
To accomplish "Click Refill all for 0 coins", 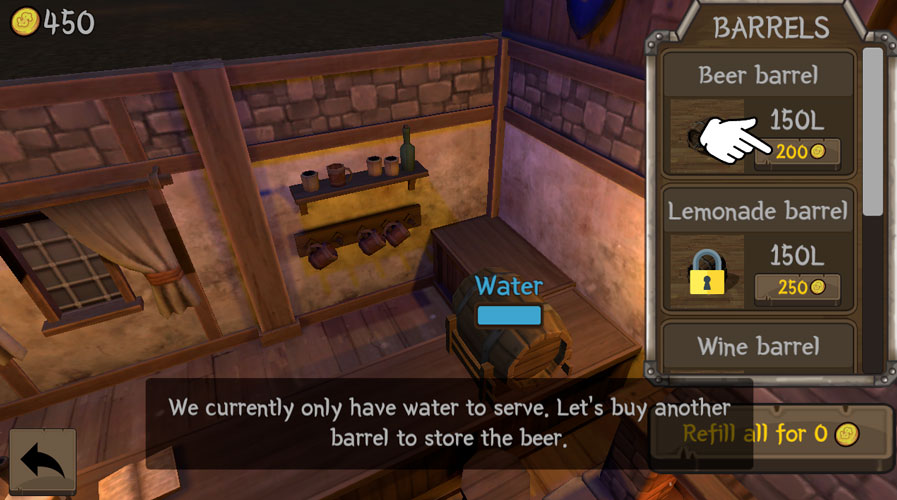I will (770, 435).
